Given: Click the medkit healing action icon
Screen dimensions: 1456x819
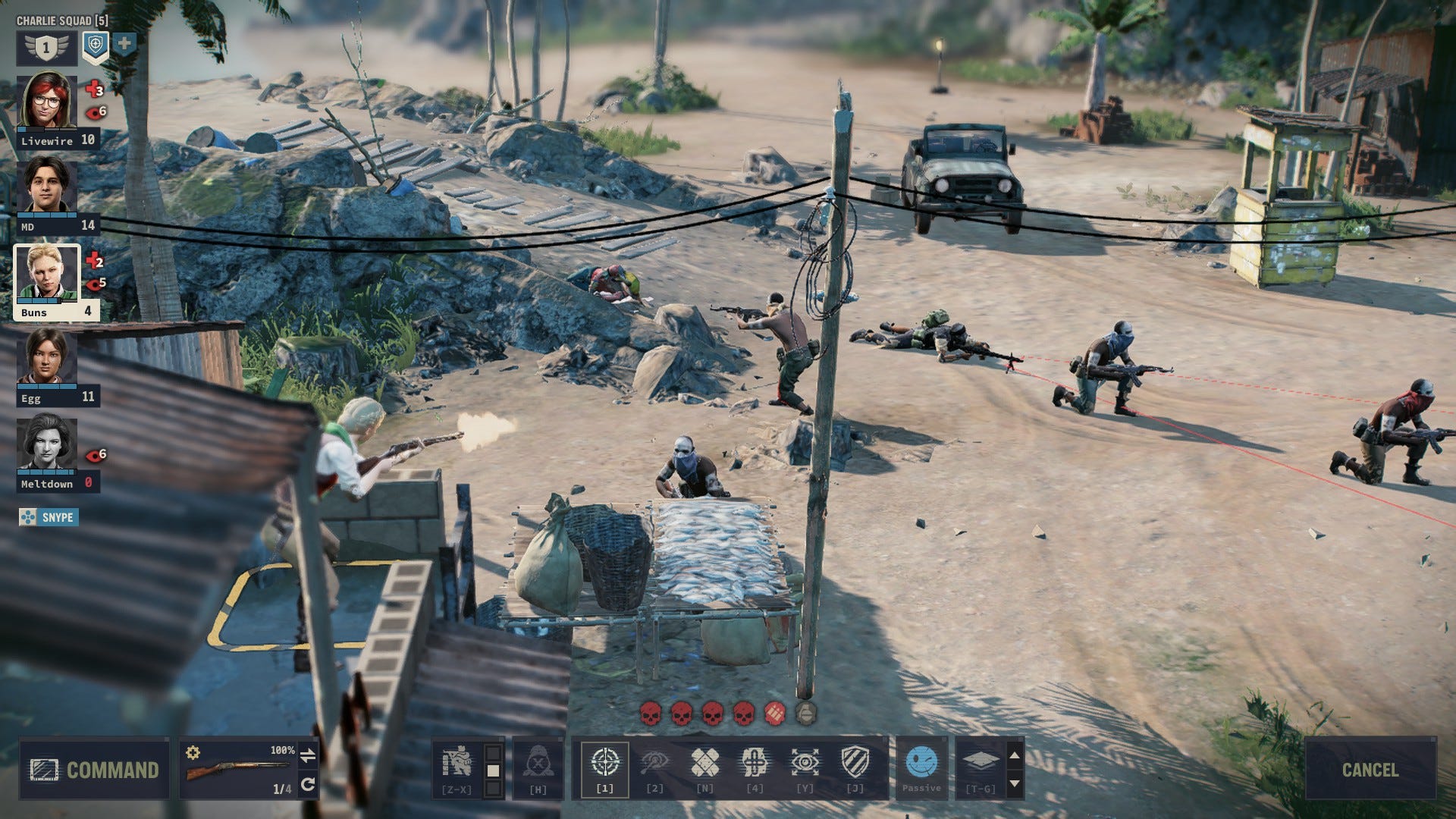Looking at the screenshot, I should click(x=755, y=760).
